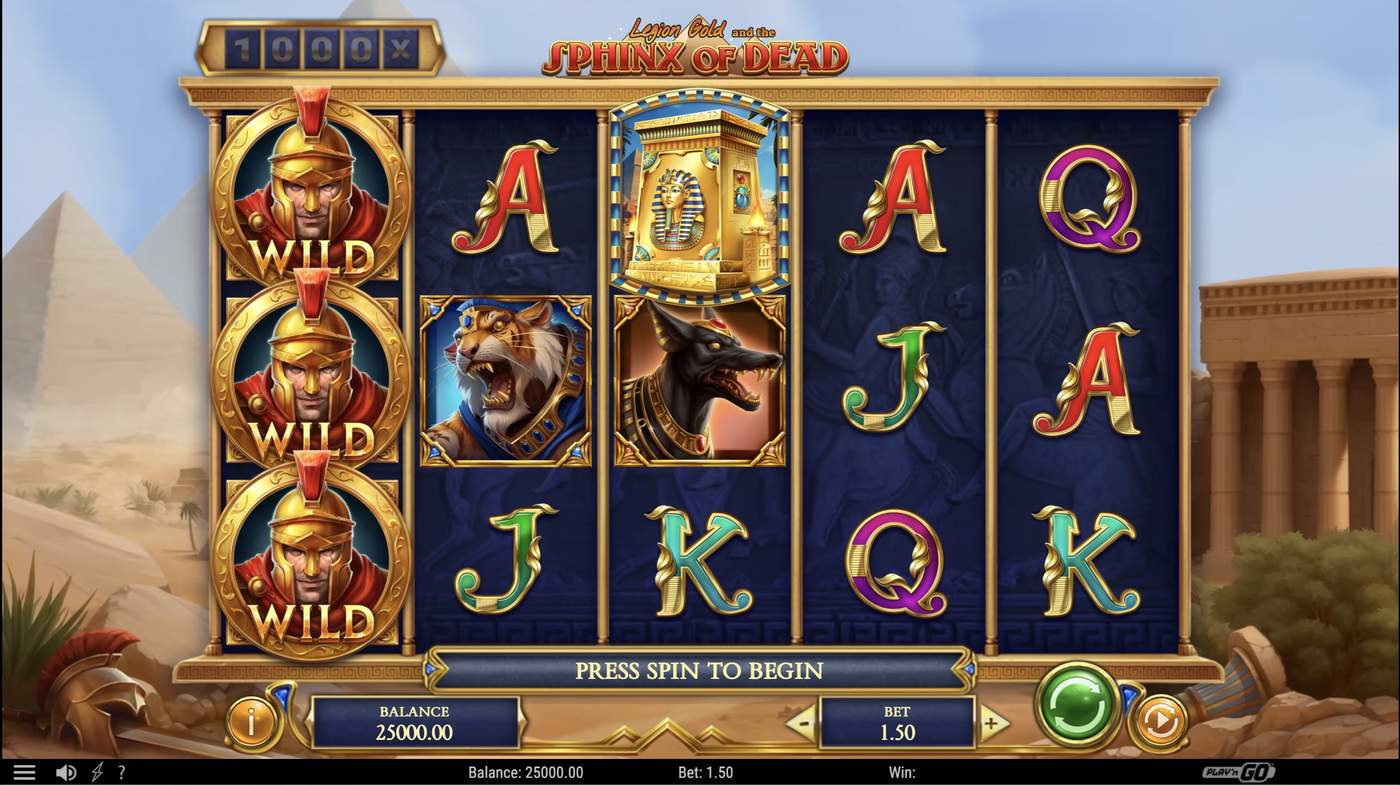Spin the reels with the green button

click(1077, 704)
